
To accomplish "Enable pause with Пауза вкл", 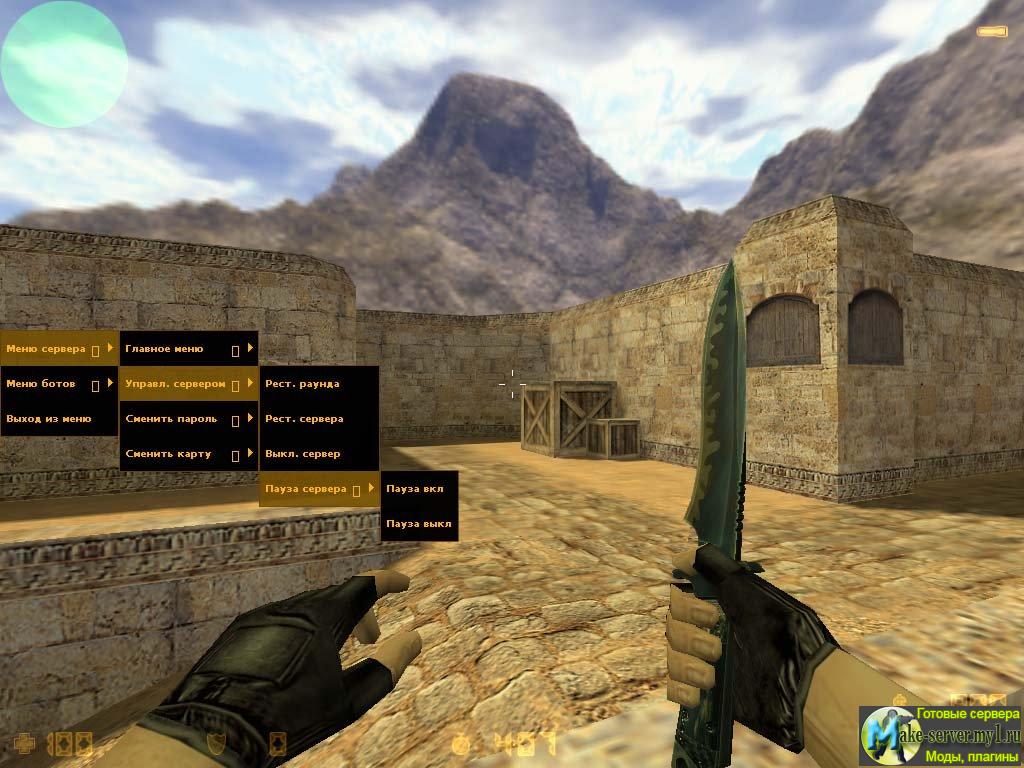I will 419,489.
